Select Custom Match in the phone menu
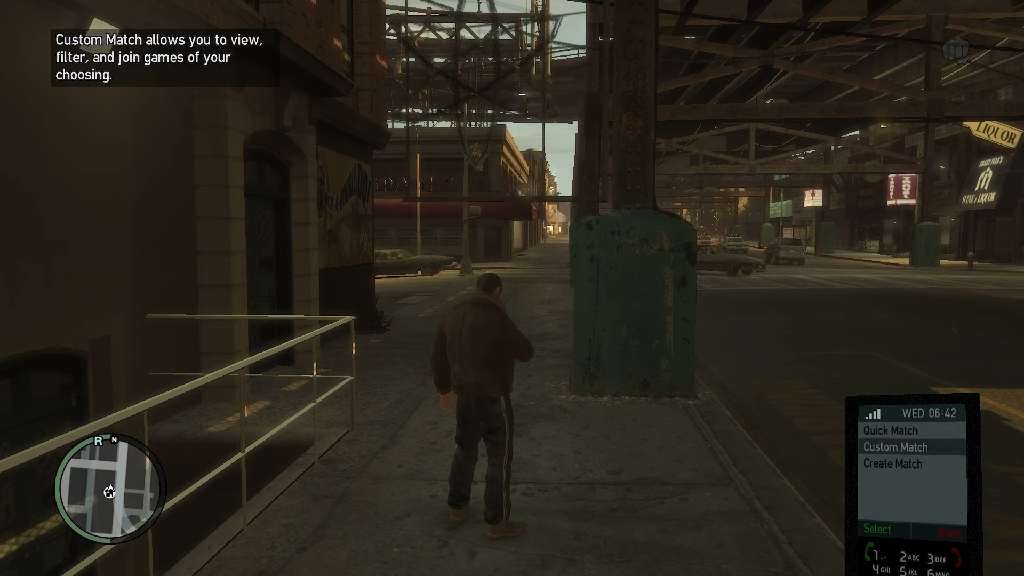This screenshot has height=576, width=1024. point(895,447)
